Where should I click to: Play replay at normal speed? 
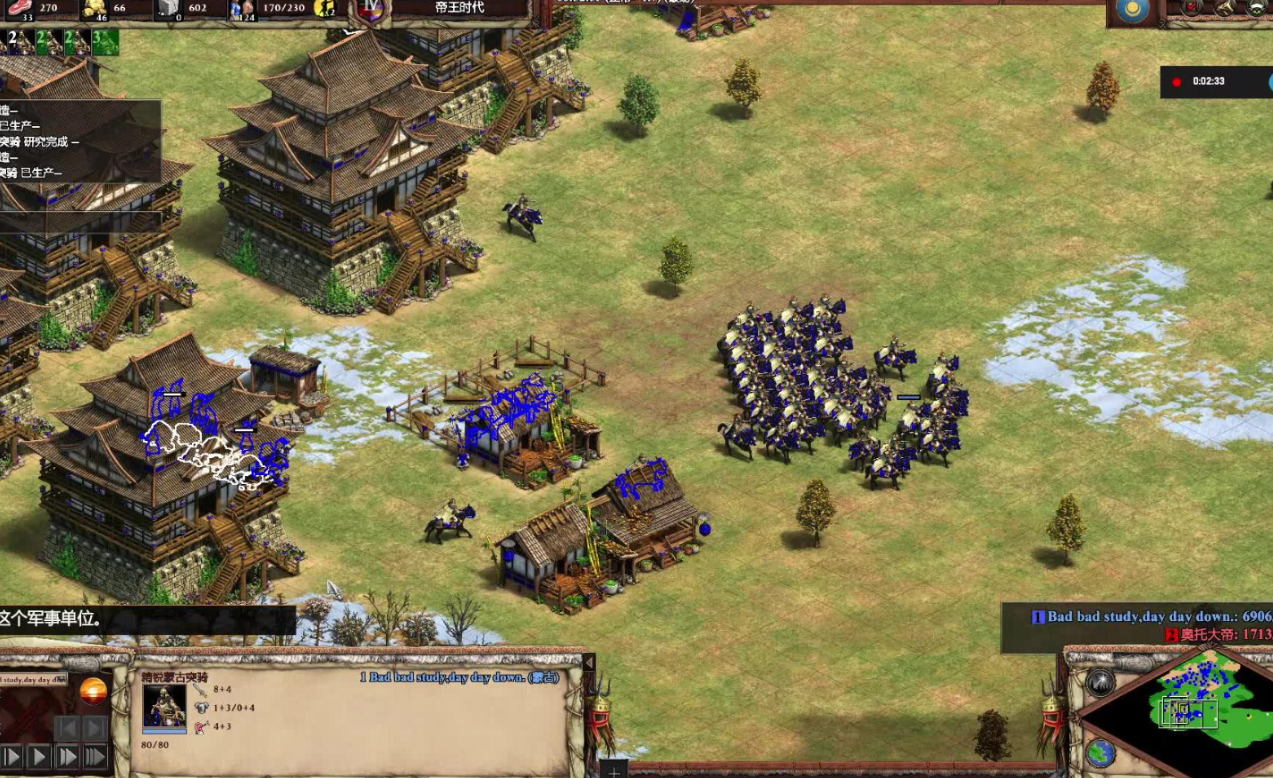[x=38, y=757]
